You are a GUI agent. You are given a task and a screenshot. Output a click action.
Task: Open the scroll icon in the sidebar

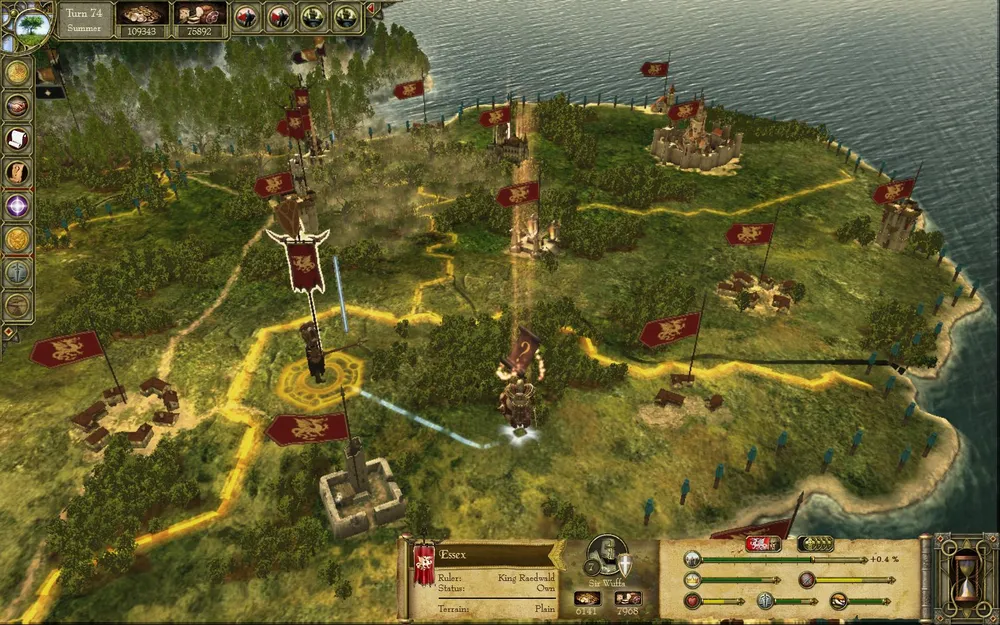[17, 138]
